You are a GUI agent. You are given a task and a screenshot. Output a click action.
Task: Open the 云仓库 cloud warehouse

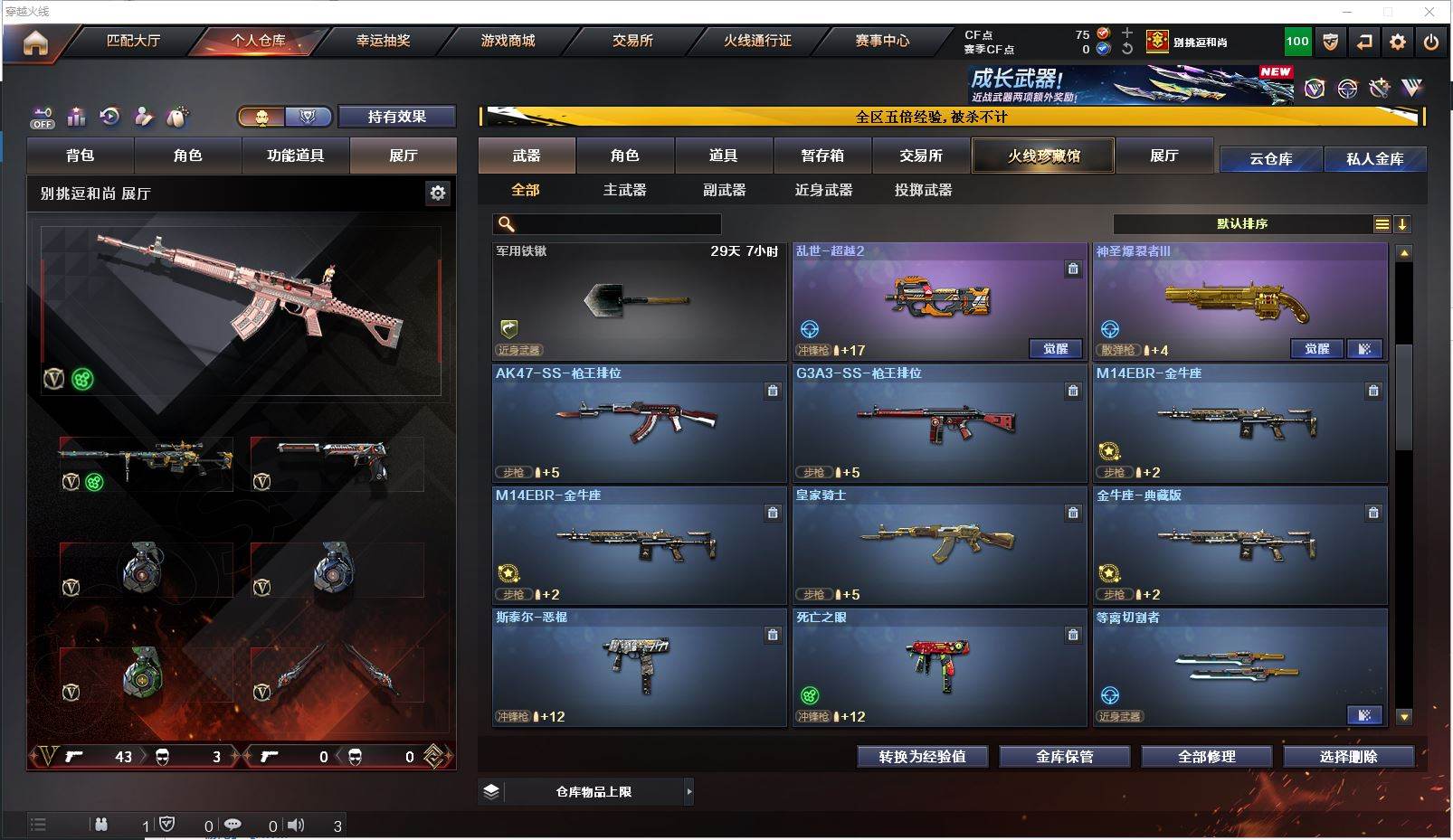click(x=1270, y=159)
